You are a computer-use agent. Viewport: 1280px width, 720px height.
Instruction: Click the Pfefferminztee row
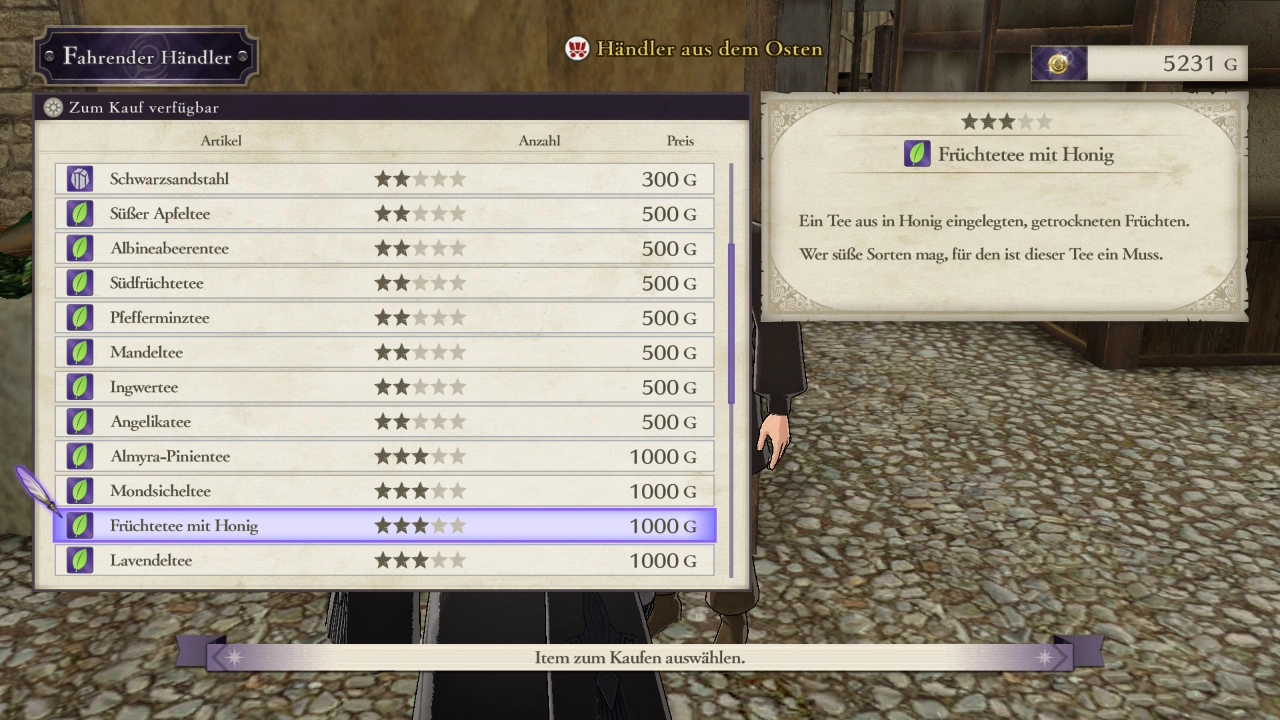click(x=385, y=318)
